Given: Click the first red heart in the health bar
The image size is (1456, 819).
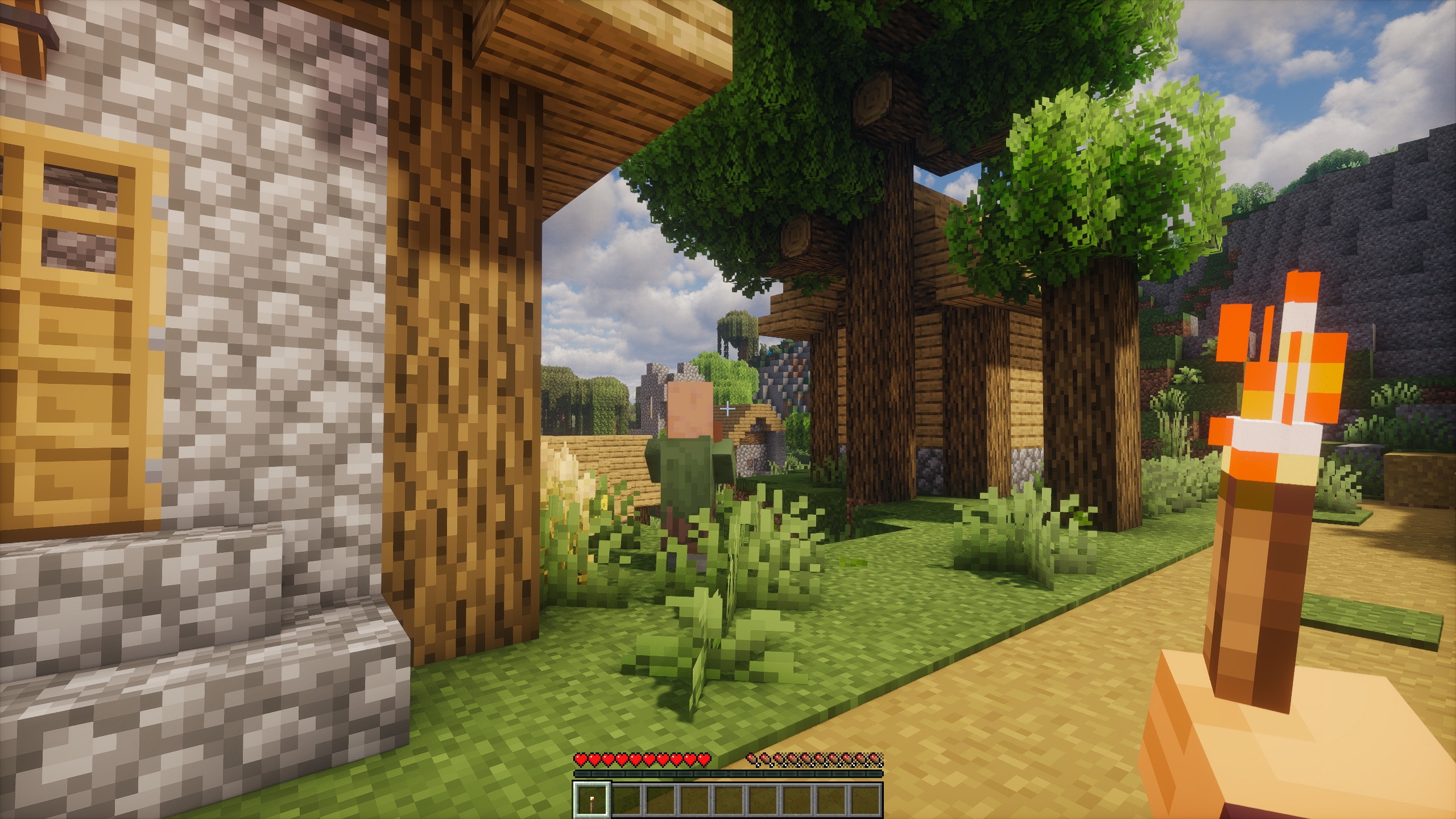Looking at the screenshot, I should tap(580, 760).
